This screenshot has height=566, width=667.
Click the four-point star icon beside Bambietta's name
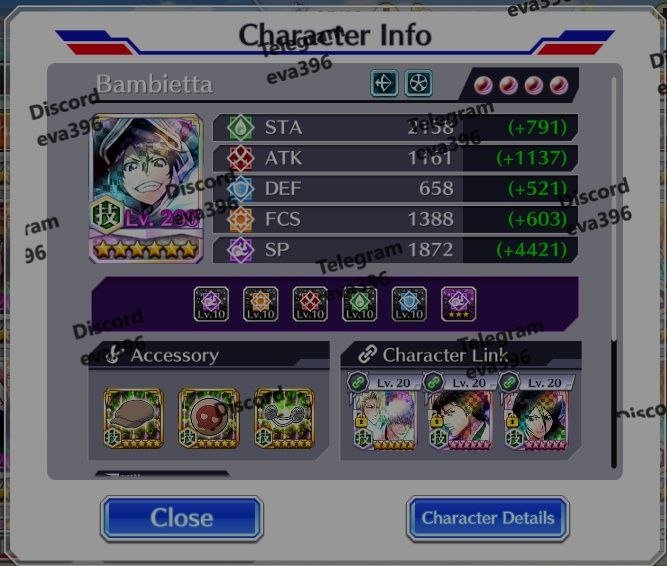[x=385, y=83]
